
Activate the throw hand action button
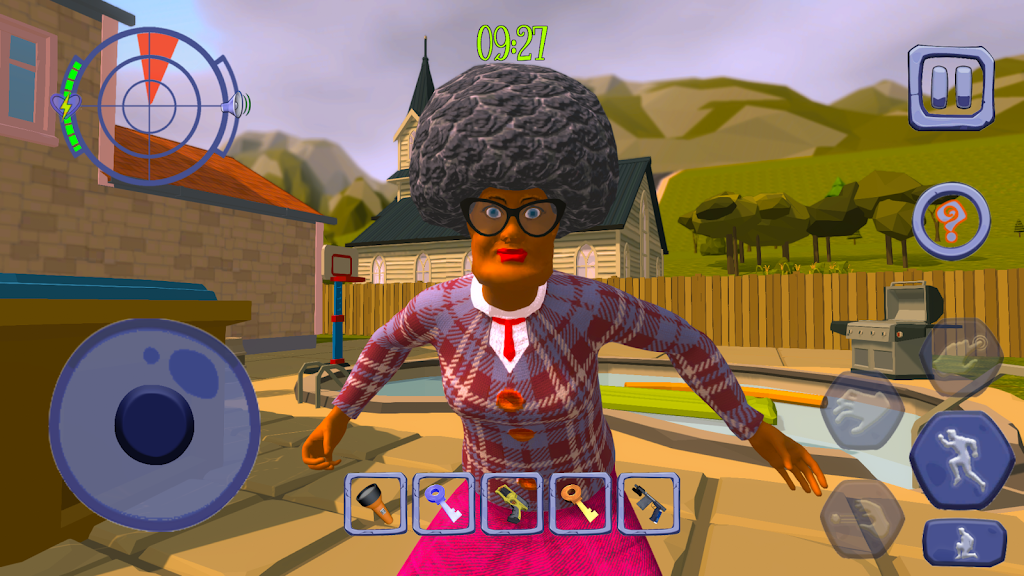861,517
